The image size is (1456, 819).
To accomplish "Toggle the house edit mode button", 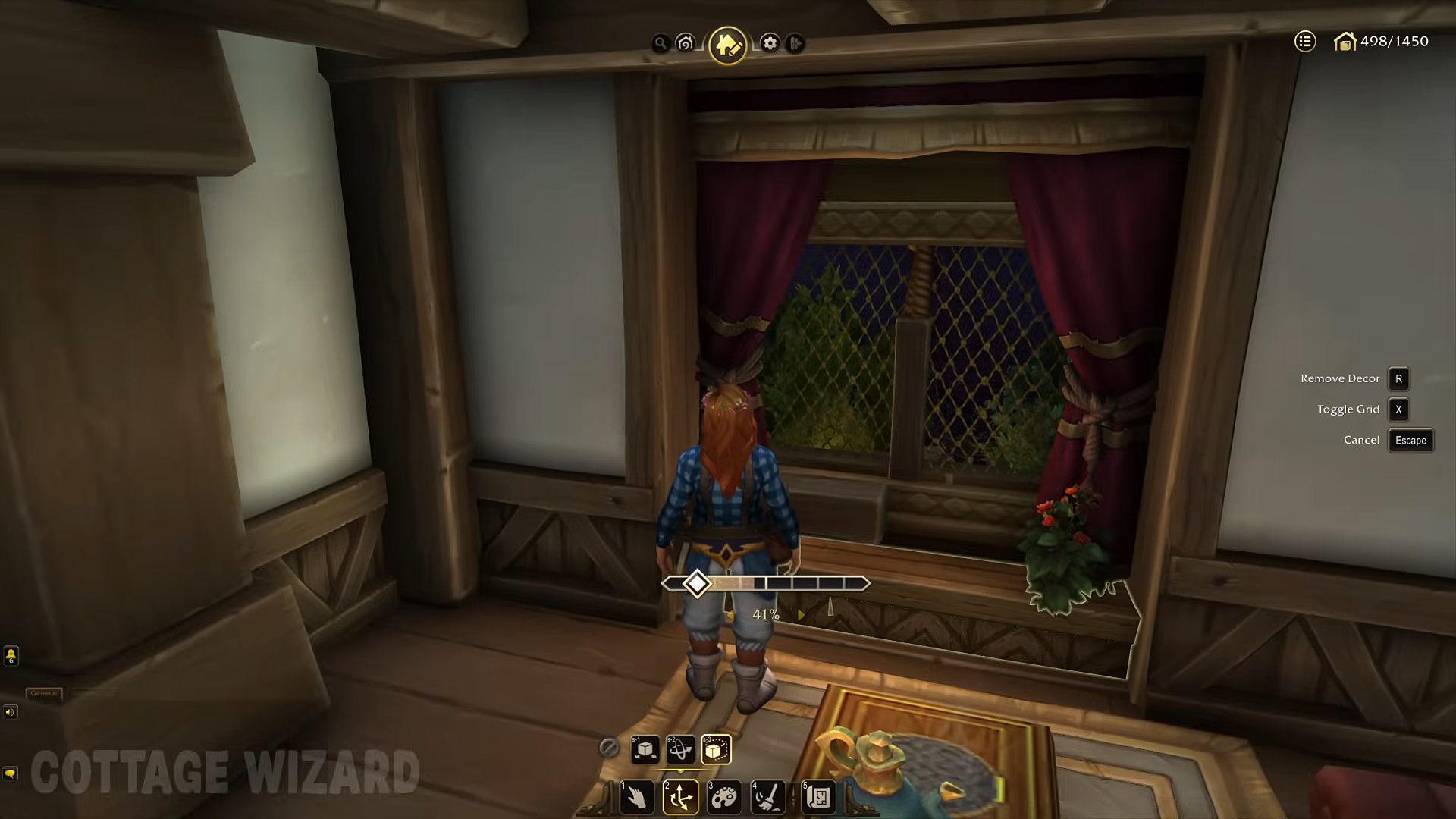I will pos(728,45).
